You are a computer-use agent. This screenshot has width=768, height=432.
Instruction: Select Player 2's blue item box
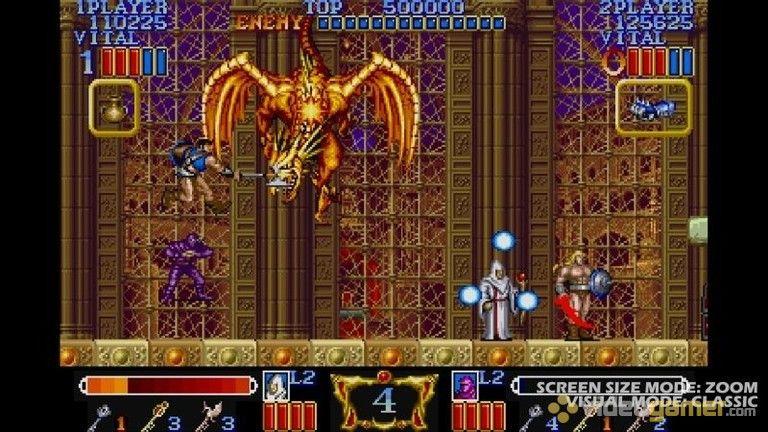click(653, 108)
